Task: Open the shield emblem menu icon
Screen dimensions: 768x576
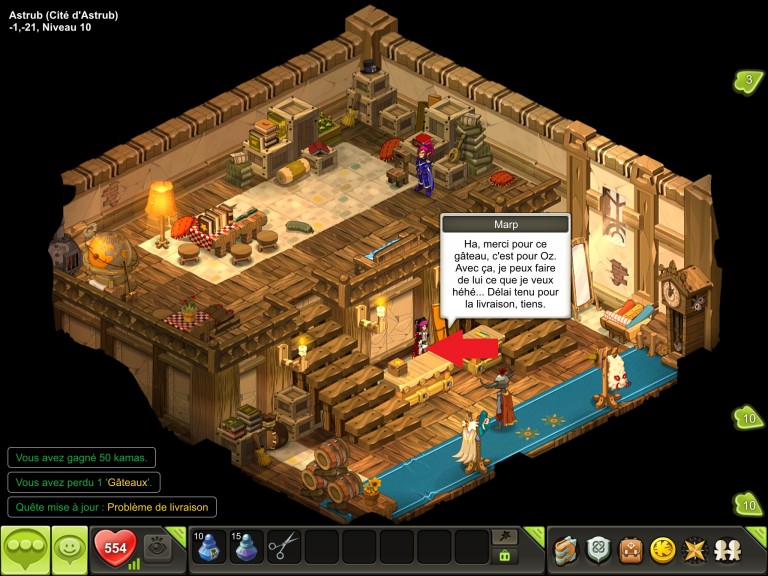Action: point(598,549)
